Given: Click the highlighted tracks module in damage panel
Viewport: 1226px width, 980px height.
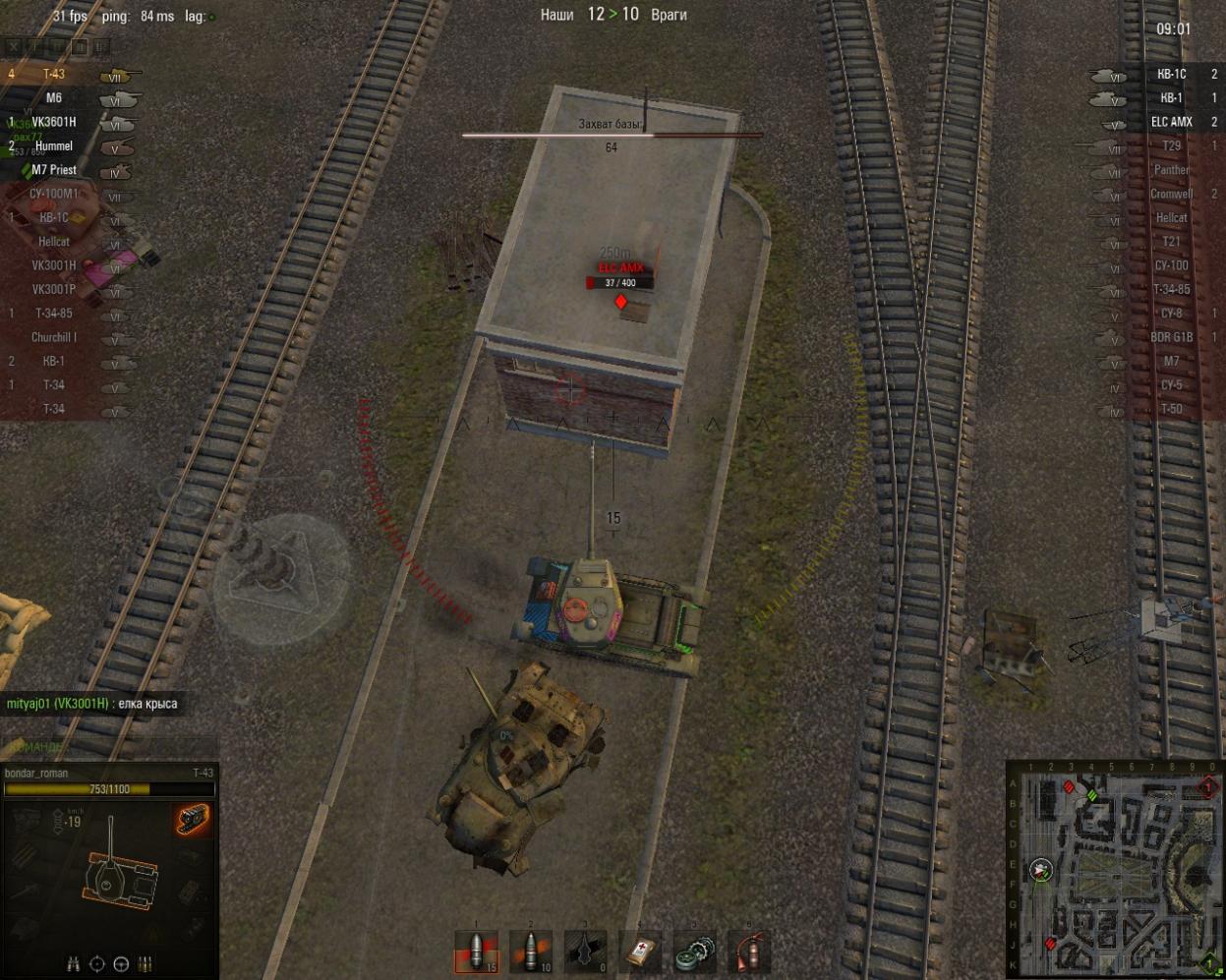Looking at the screenshot, I should (x=192, y=819).
